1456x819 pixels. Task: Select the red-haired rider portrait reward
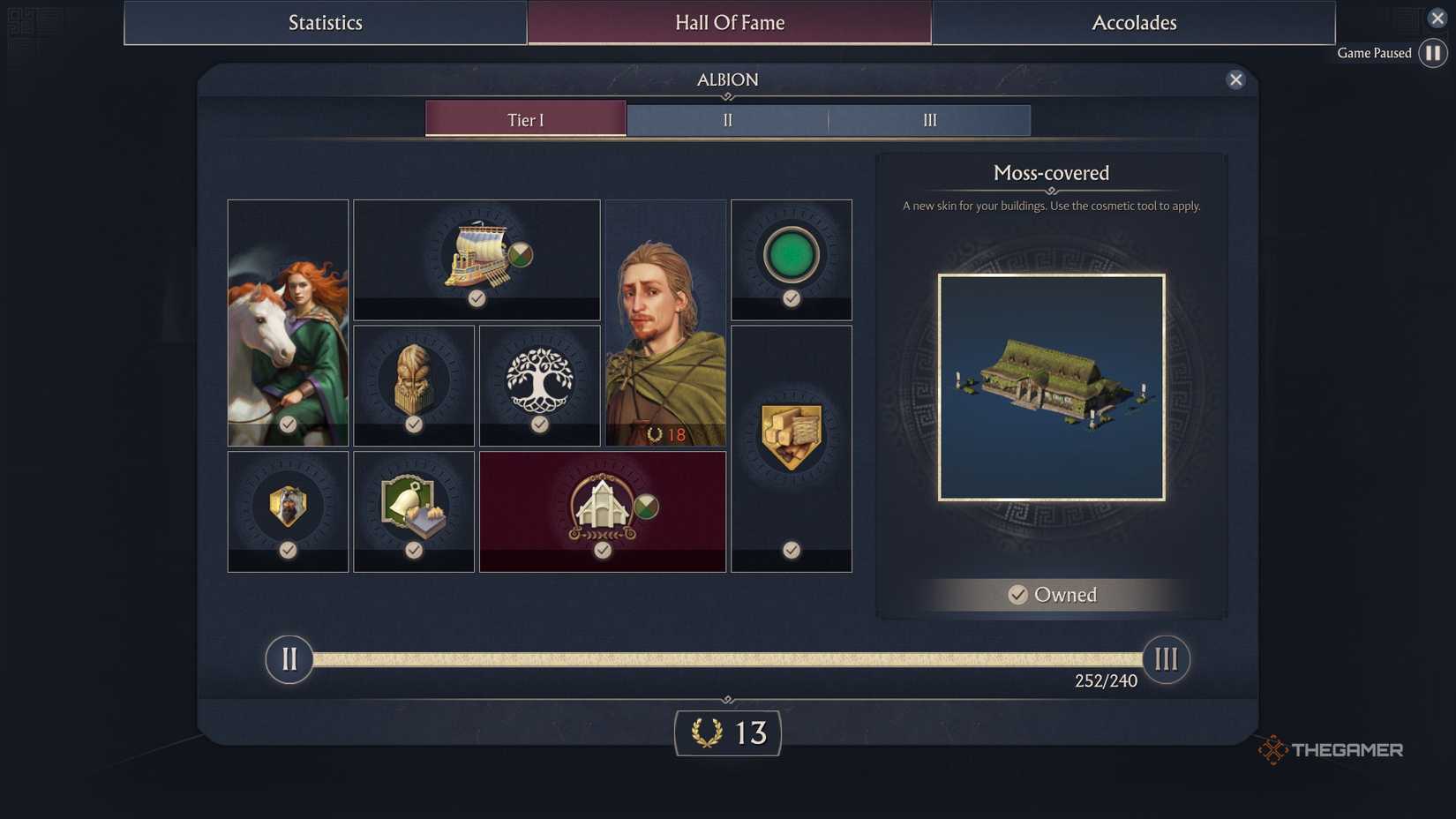click(x=288, y=322)
